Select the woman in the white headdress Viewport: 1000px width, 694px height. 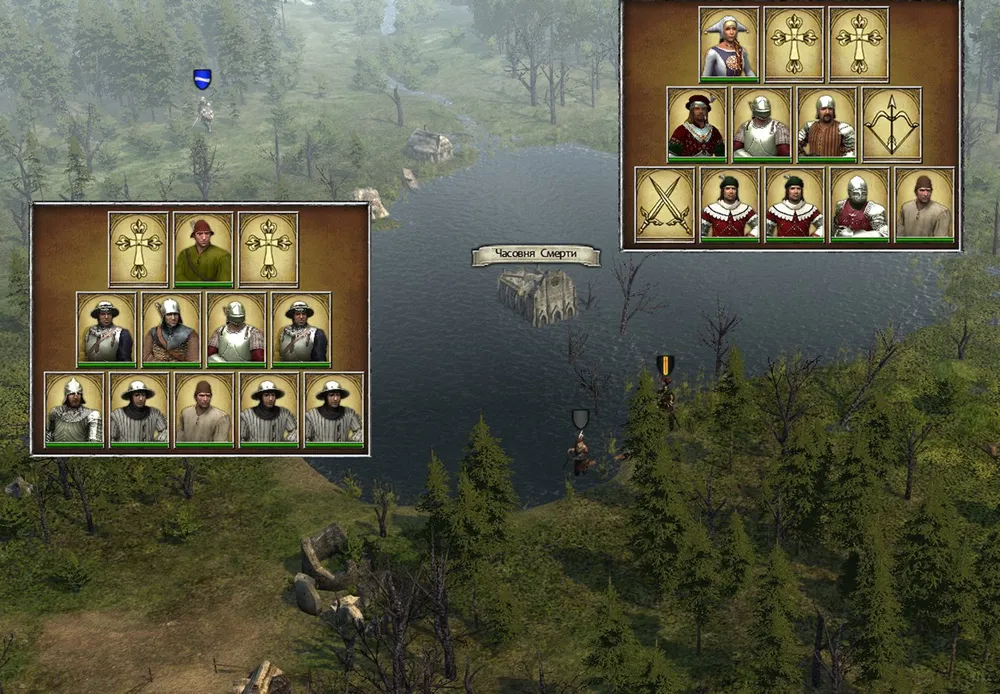coord(729,45)
